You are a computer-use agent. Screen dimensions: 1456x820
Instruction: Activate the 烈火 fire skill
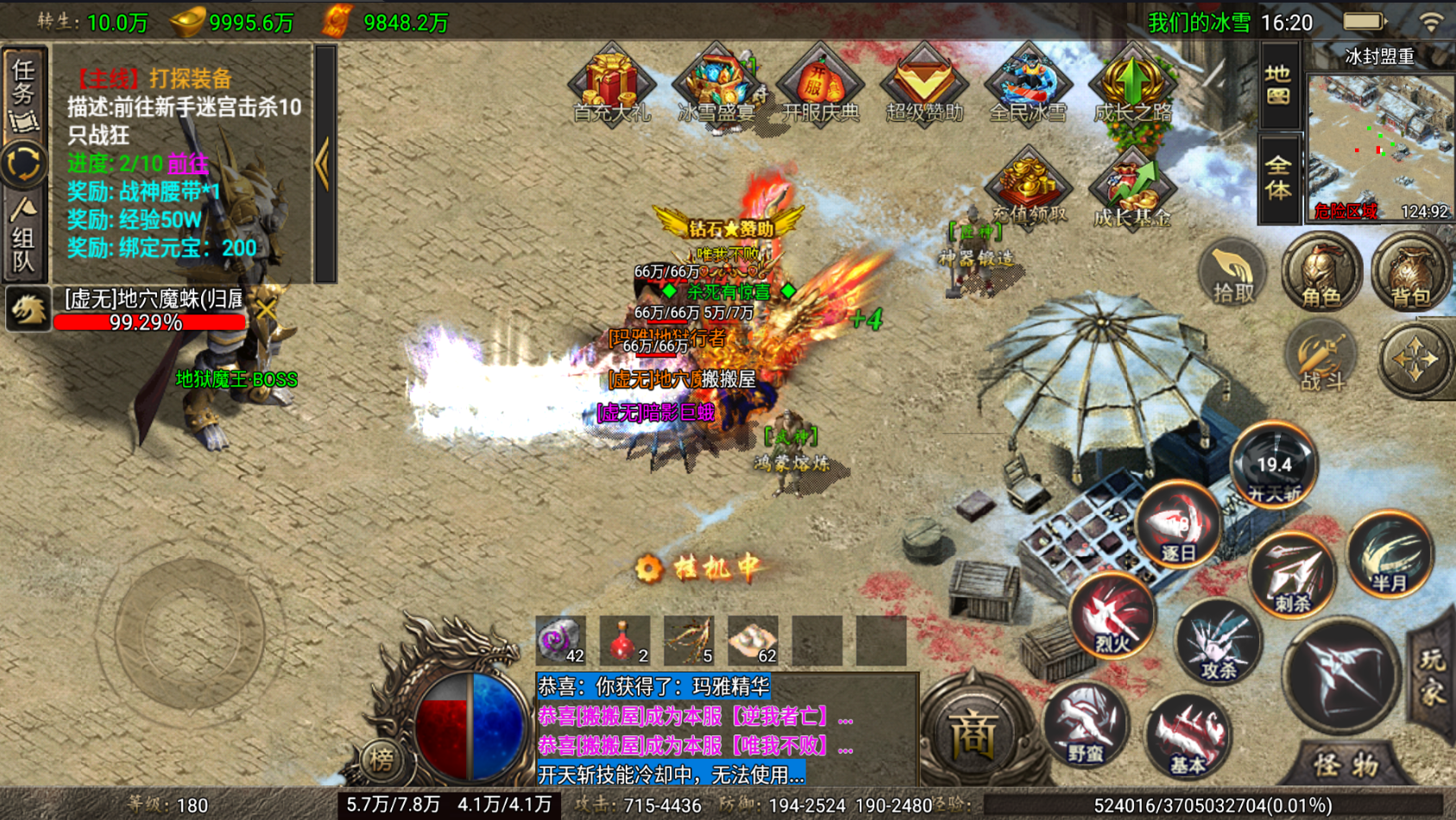click(x=1112, y=615)
